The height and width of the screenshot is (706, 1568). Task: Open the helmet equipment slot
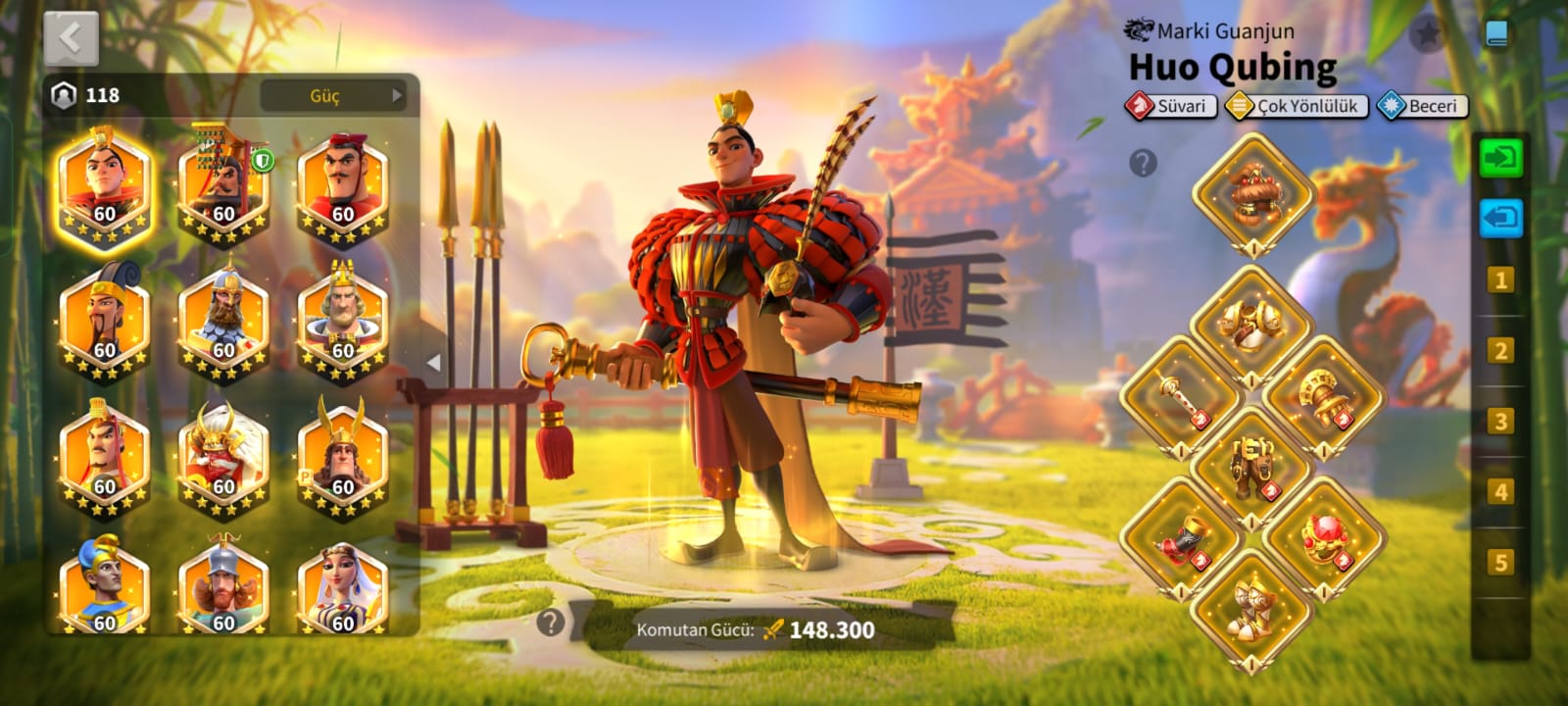(1251, 192)
